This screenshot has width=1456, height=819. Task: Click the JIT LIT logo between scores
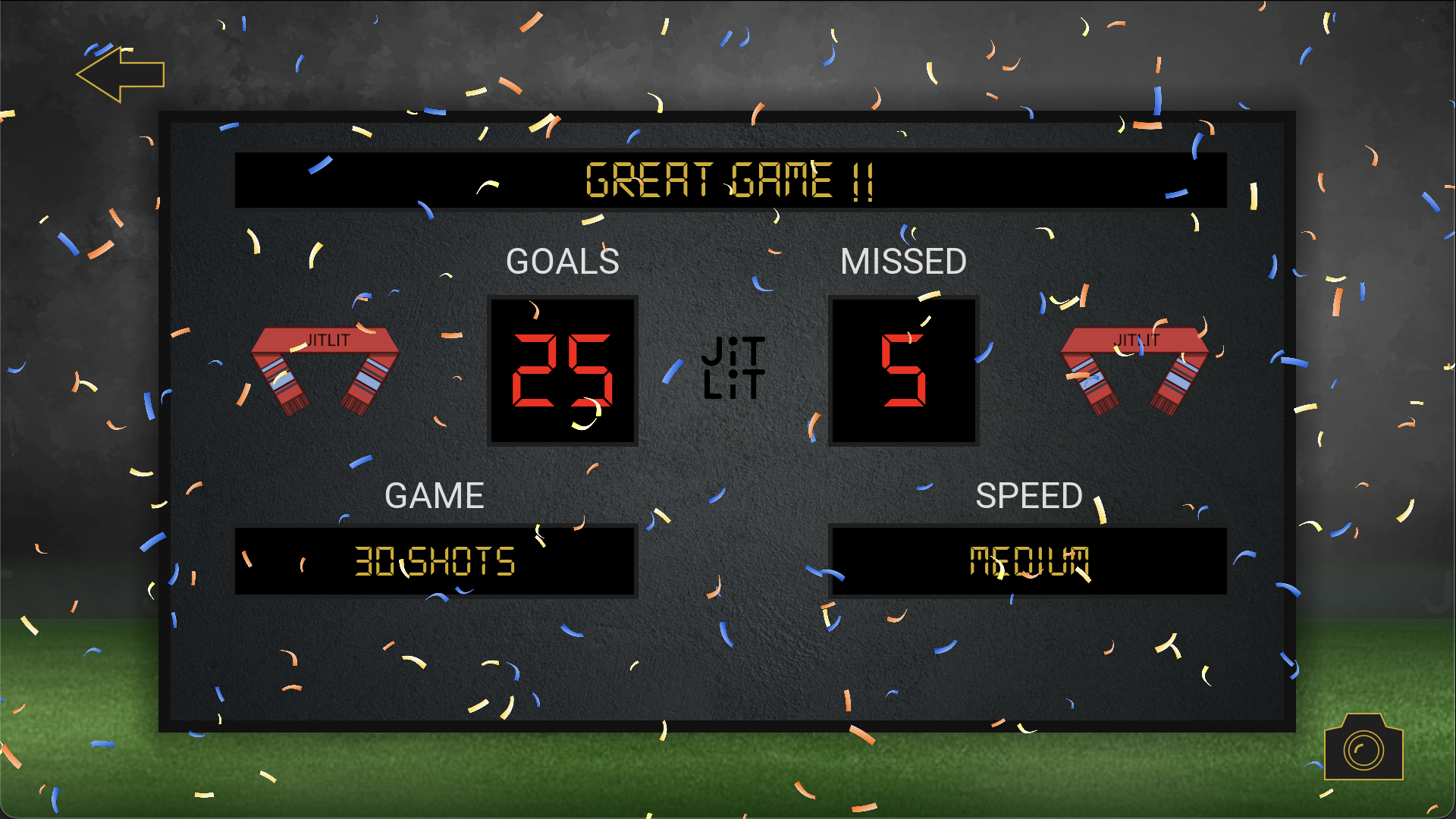pyautogui.click(x=733, y=367)
